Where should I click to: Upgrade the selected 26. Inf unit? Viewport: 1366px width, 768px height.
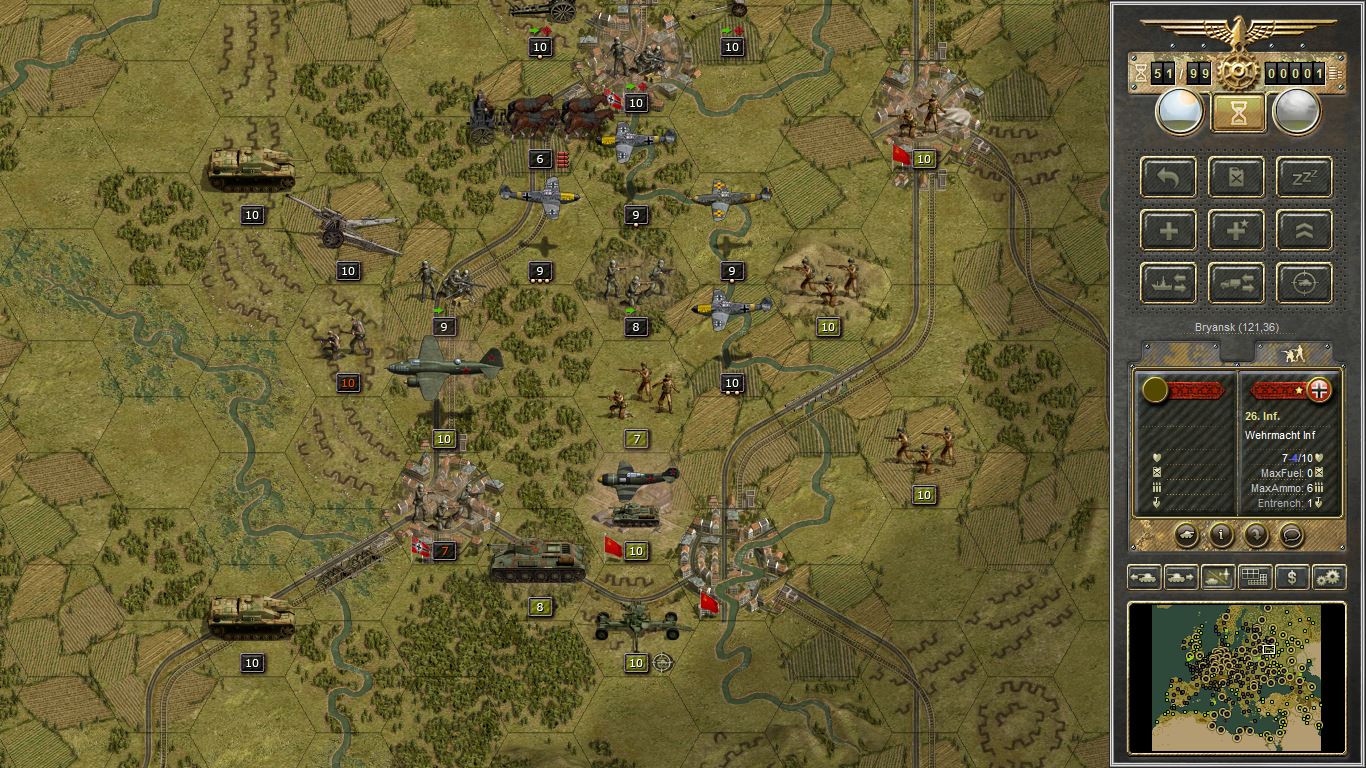(1301, 230)
